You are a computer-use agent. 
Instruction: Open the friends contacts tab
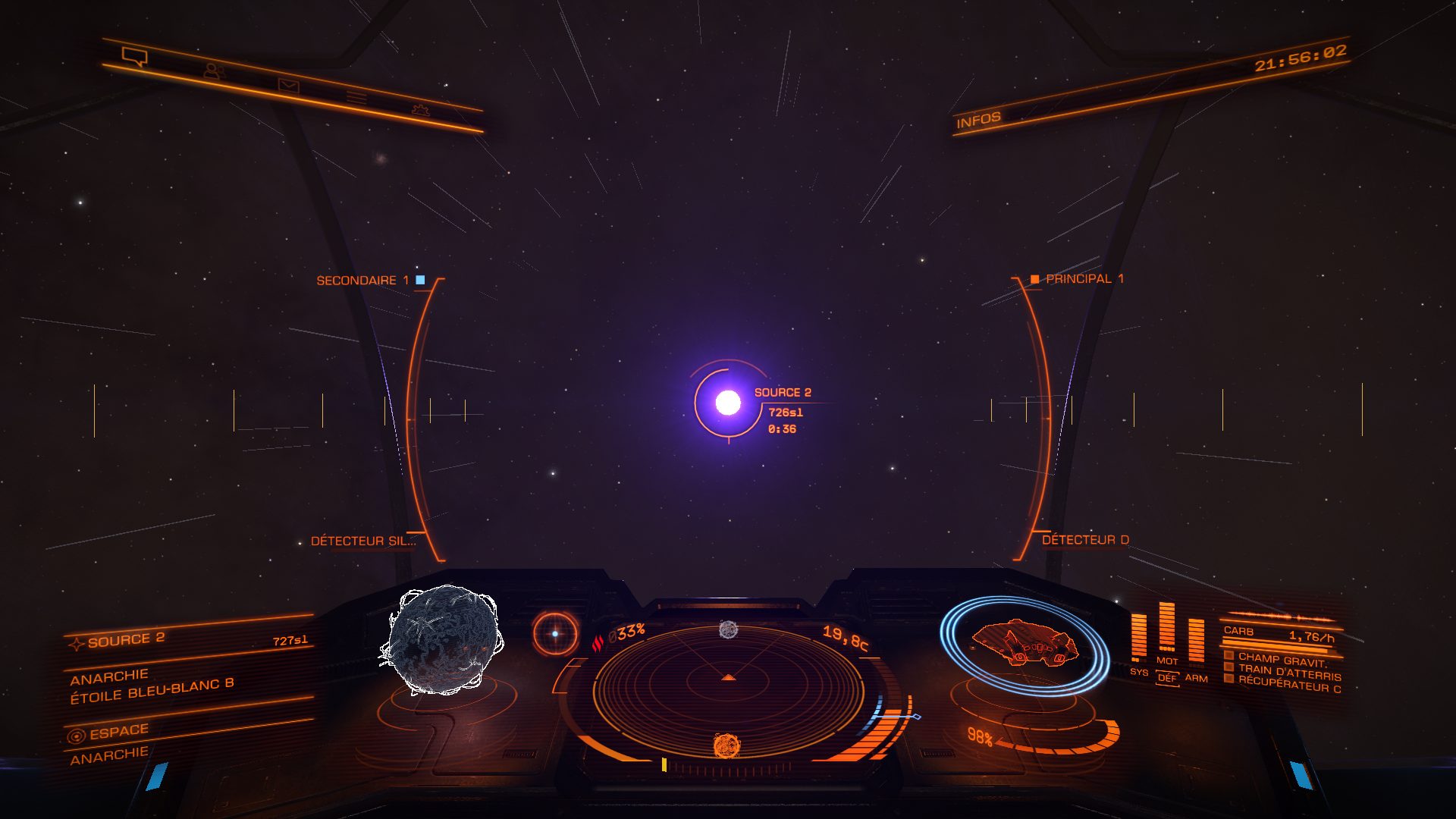213,71
